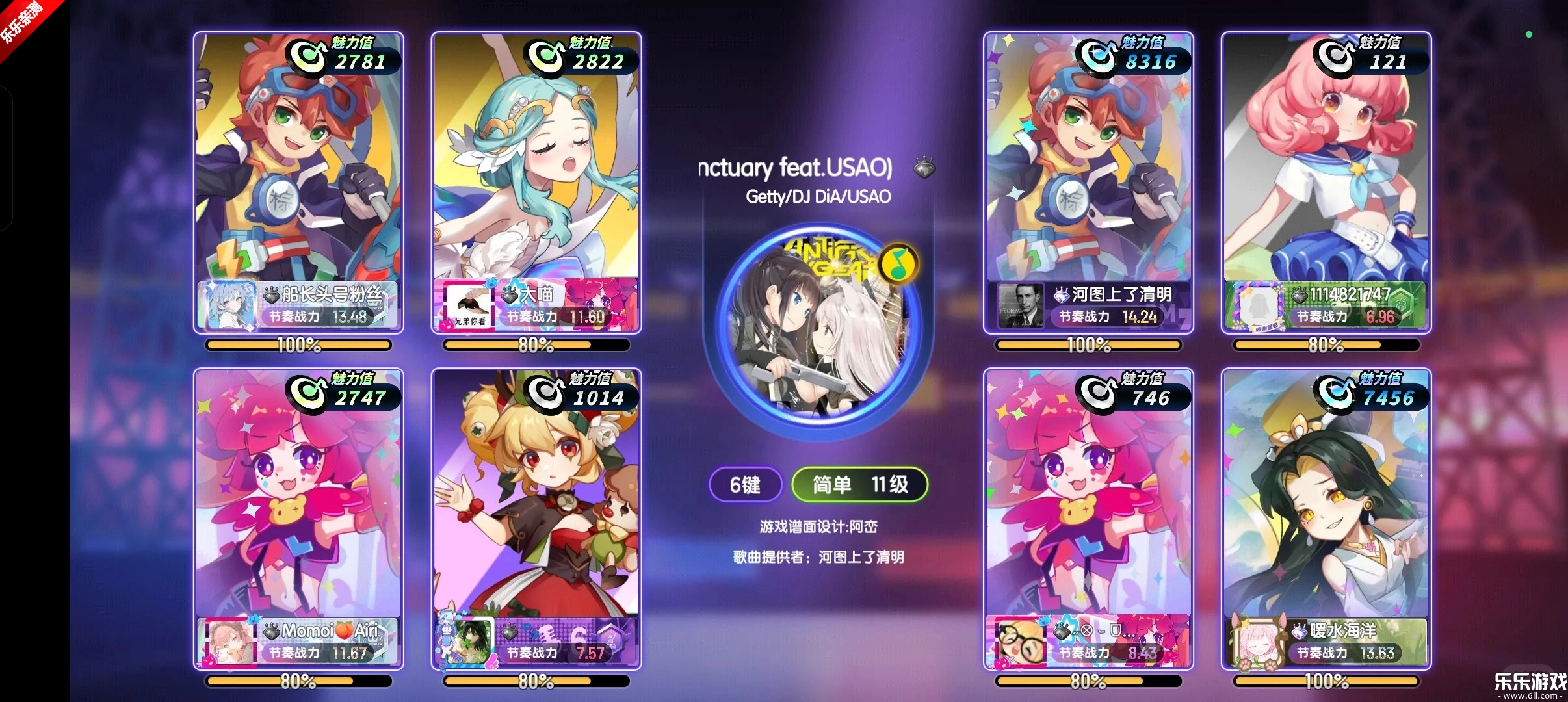Click 暖水海洋's progress bar at 100%
This screenshot has width=1568, height=702.
1326,682
